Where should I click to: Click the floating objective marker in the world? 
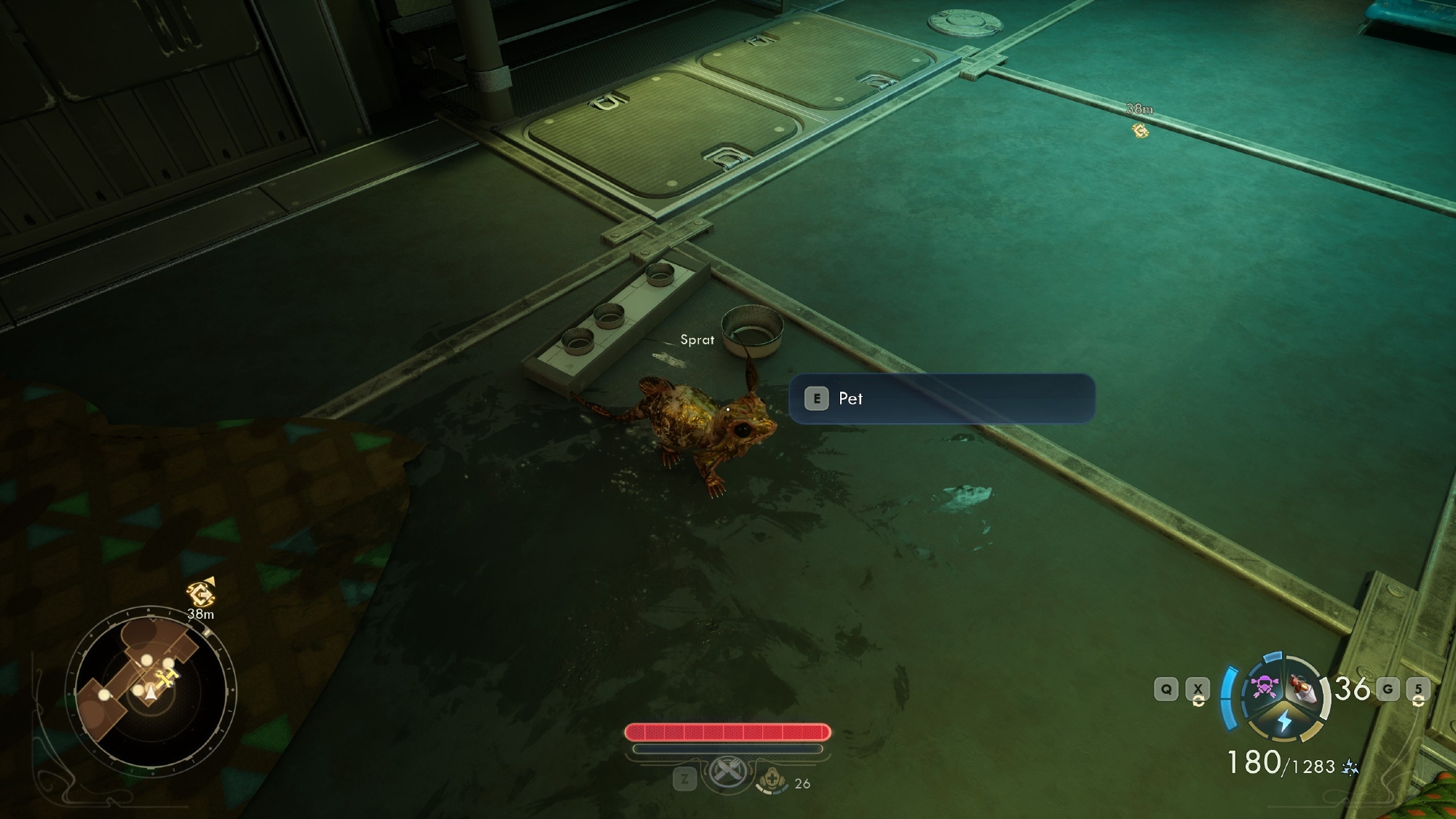pos(1140,130)
